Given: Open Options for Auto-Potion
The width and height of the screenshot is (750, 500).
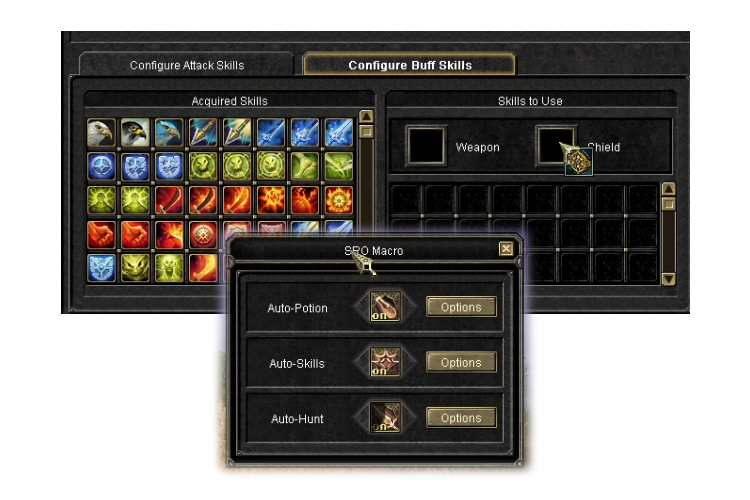Looking at the screenshot, I should tap(461, 307).
